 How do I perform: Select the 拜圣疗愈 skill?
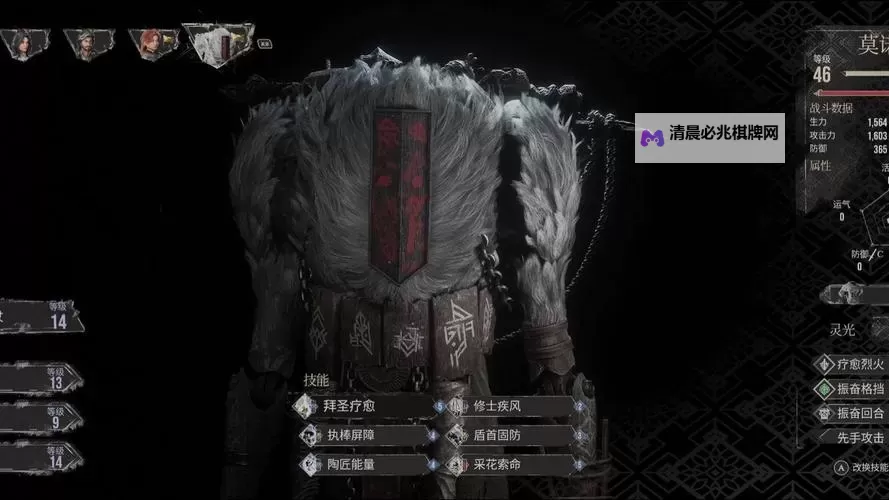364,407
